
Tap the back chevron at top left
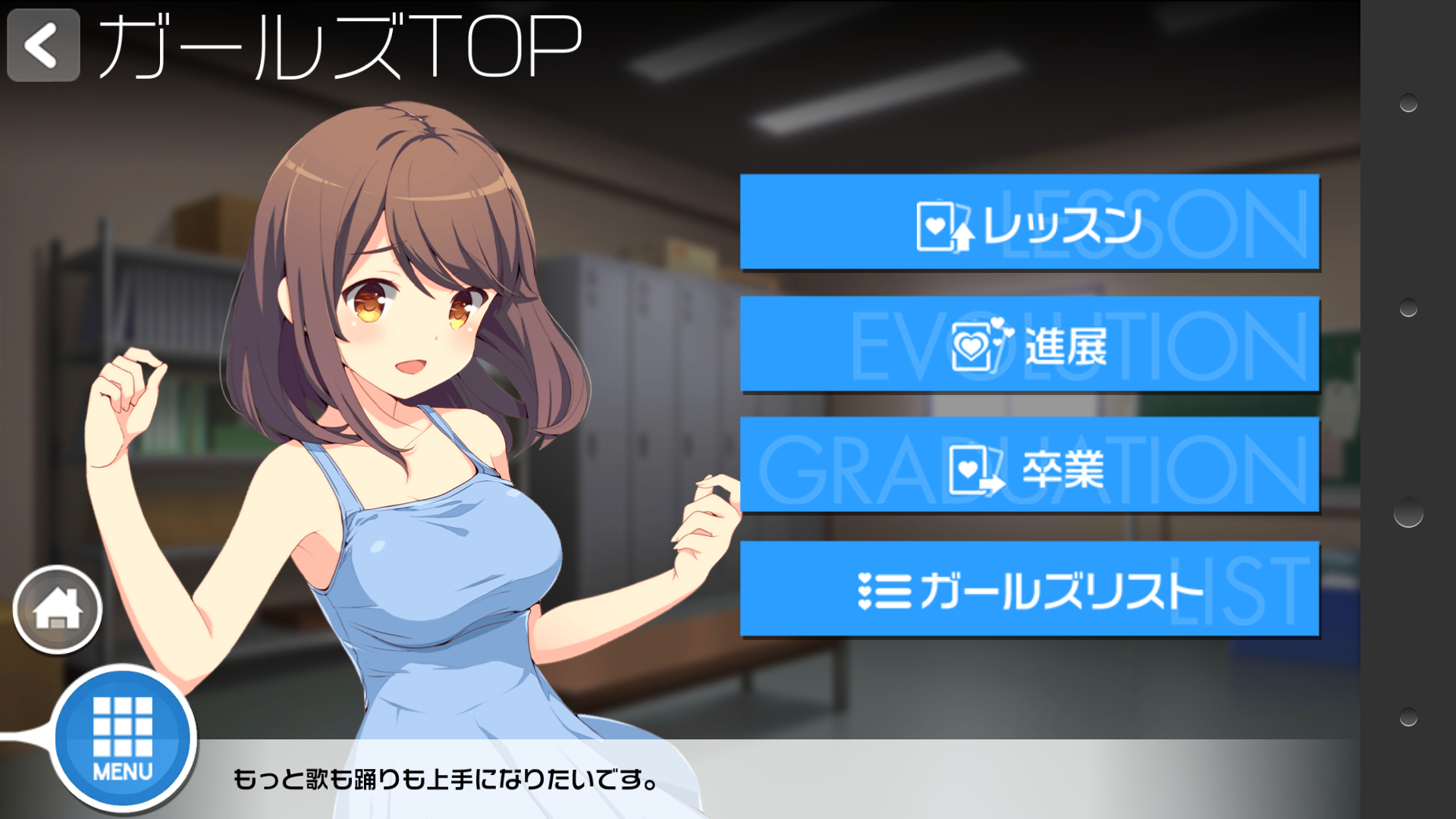tap(42, 45)
